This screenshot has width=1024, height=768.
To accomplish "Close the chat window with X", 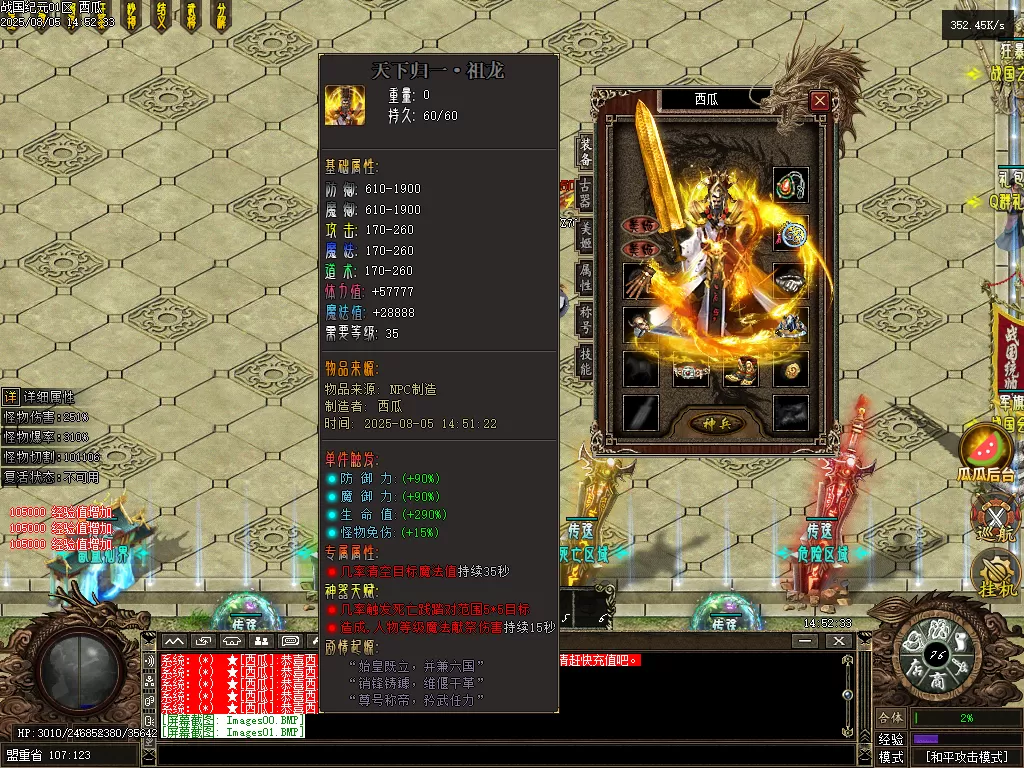I will point(838,641).
